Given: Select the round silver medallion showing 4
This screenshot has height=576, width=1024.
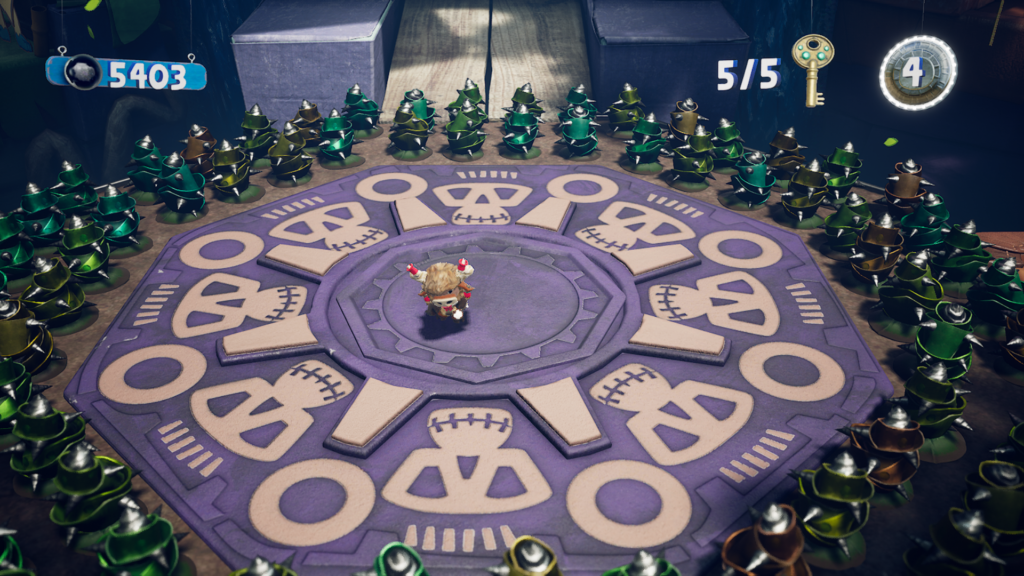Looking at the screenshot, I should click(918, 73).
